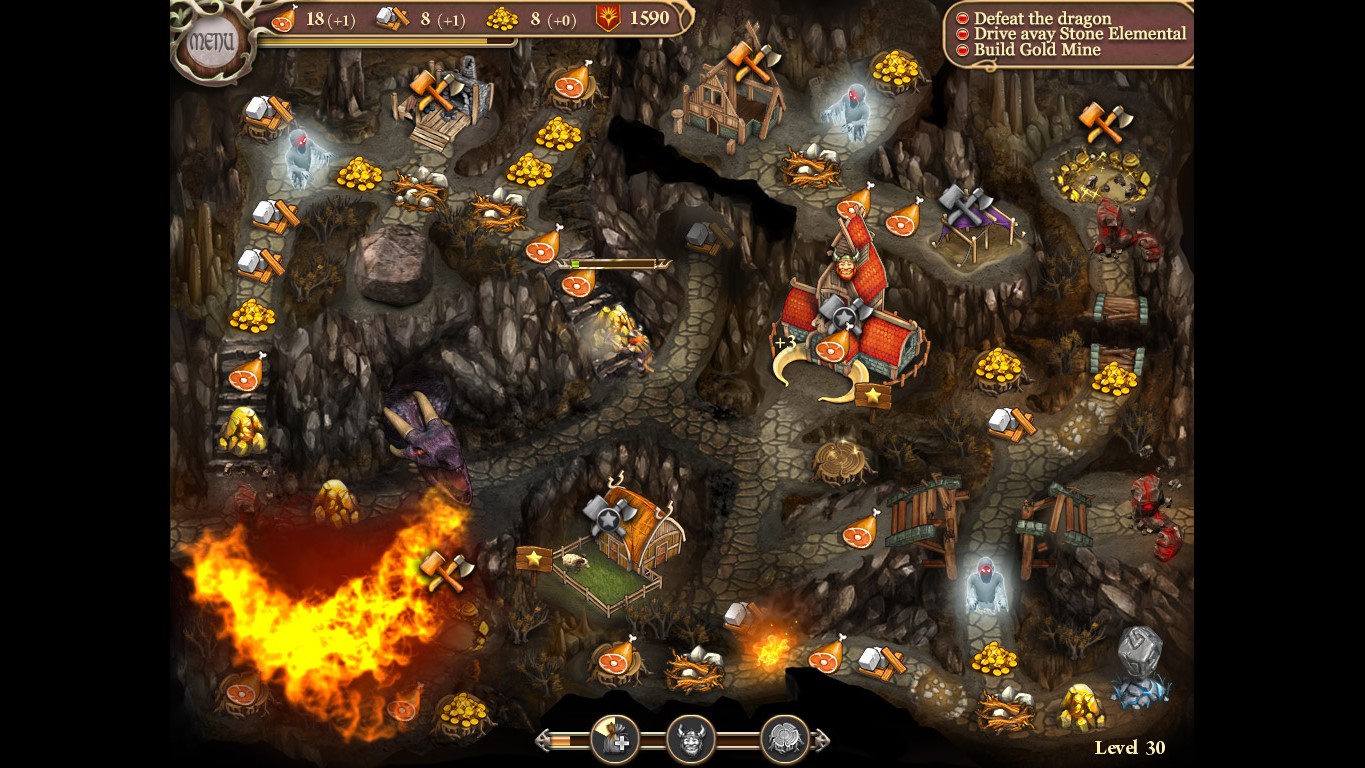Toggle the Drive away Stone Elemental objective marker
Image resolution: width=1365 pixels, height=768 pixels.
[961, 32]
